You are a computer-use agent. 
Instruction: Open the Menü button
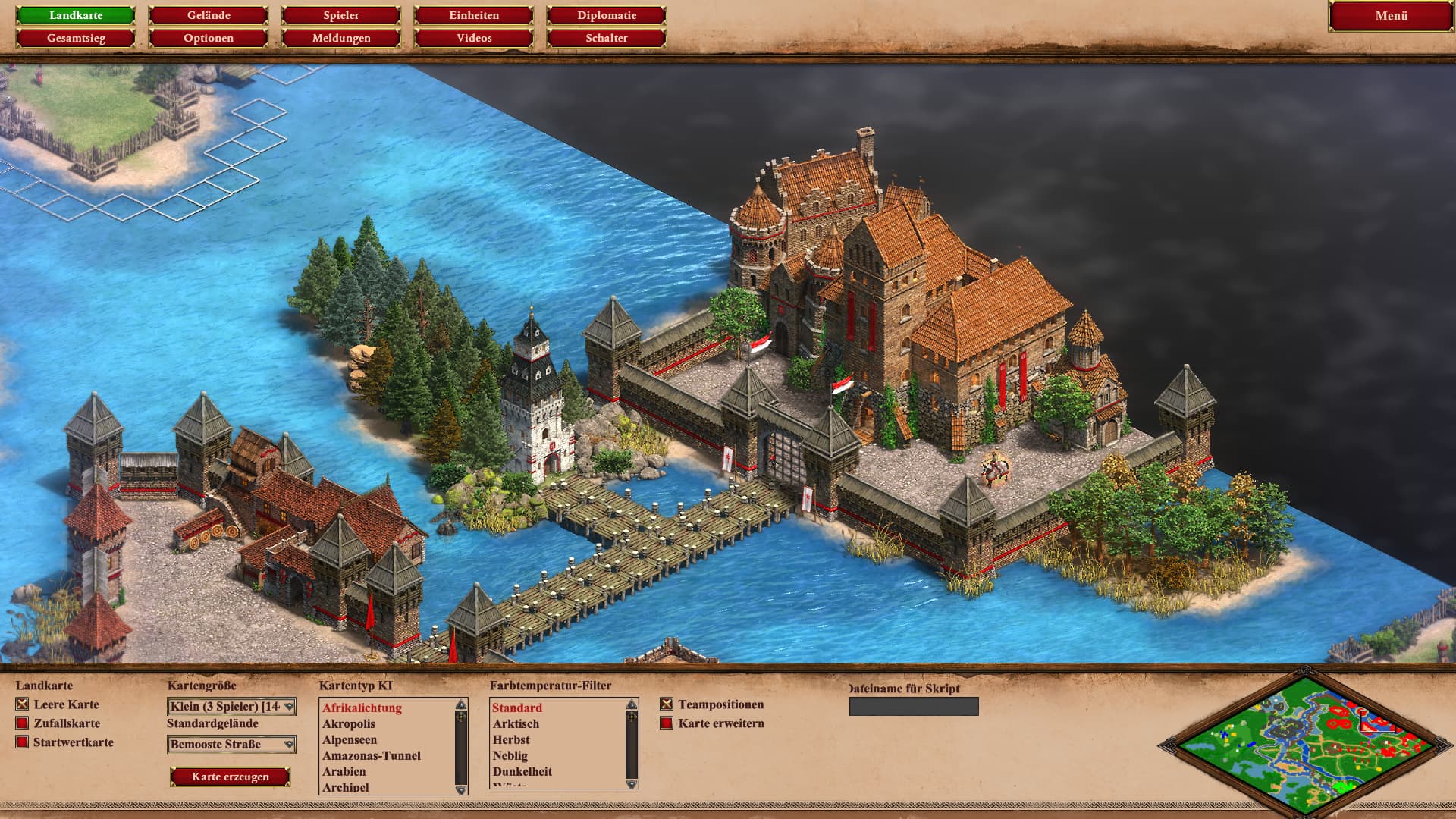tap(1391, 16)
